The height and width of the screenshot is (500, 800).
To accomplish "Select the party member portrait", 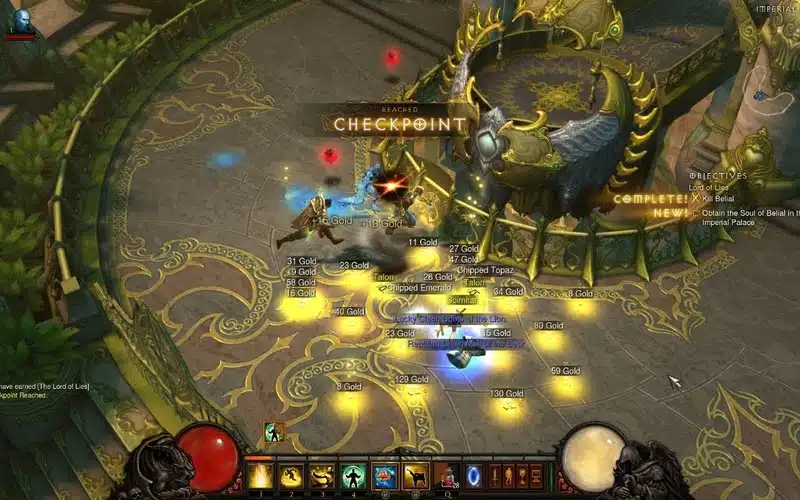I will 19,20.
